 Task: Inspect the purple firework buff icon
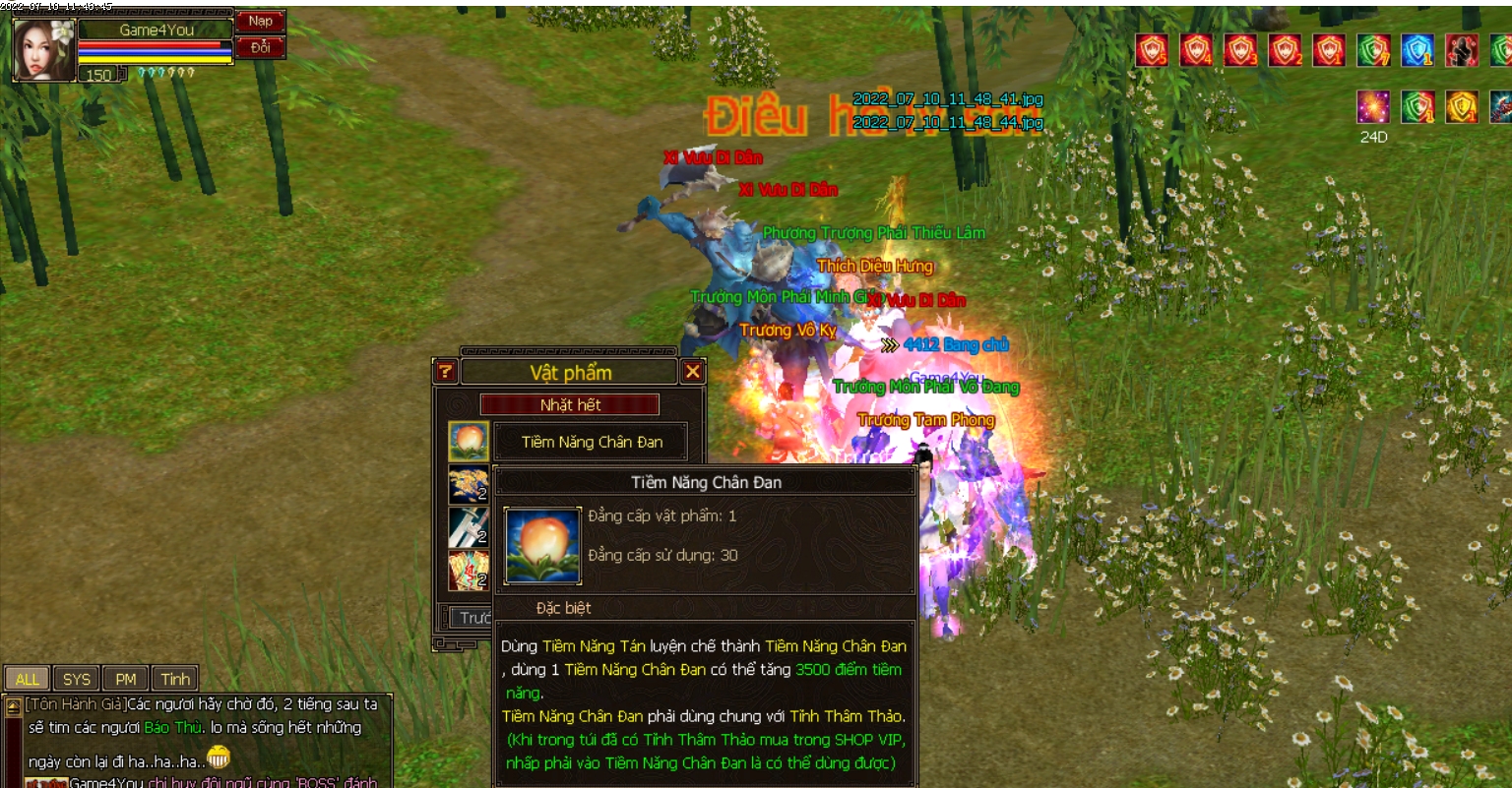tap(1373, 106)
